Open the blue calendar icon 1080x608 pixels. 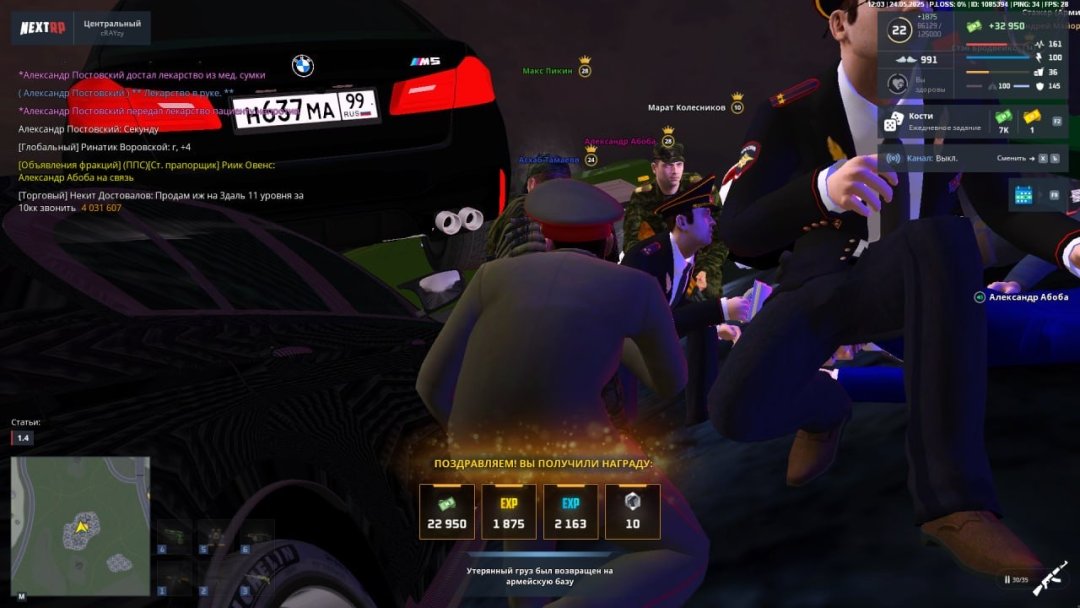(x=1023, y=195)
